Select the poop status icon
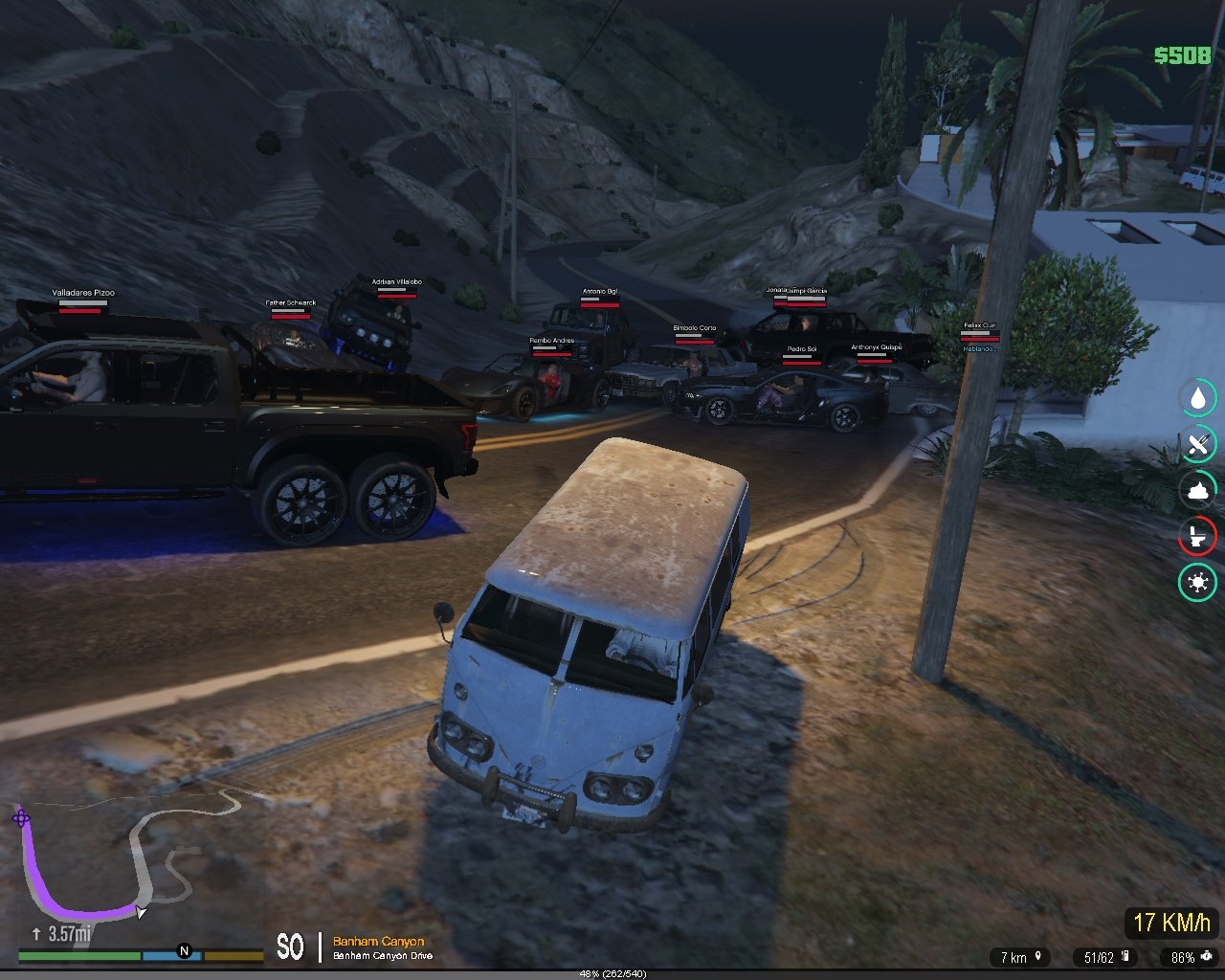 point(1197,490)
